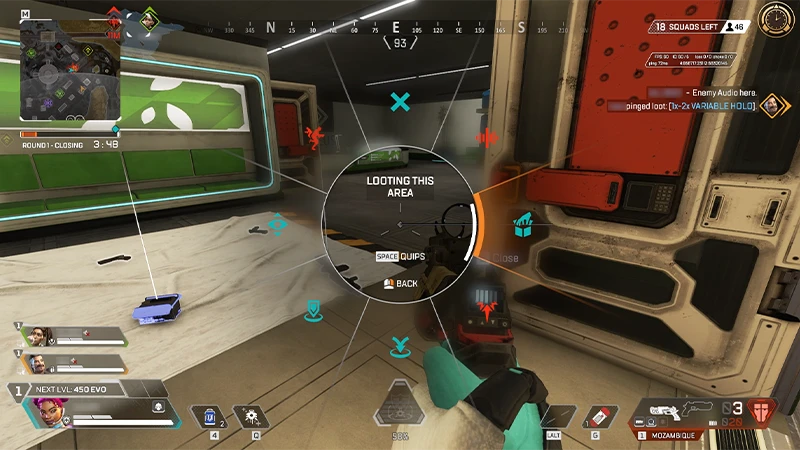Select the cyan X ping at wheel top
800x450 pixels.
click(401, 101)
